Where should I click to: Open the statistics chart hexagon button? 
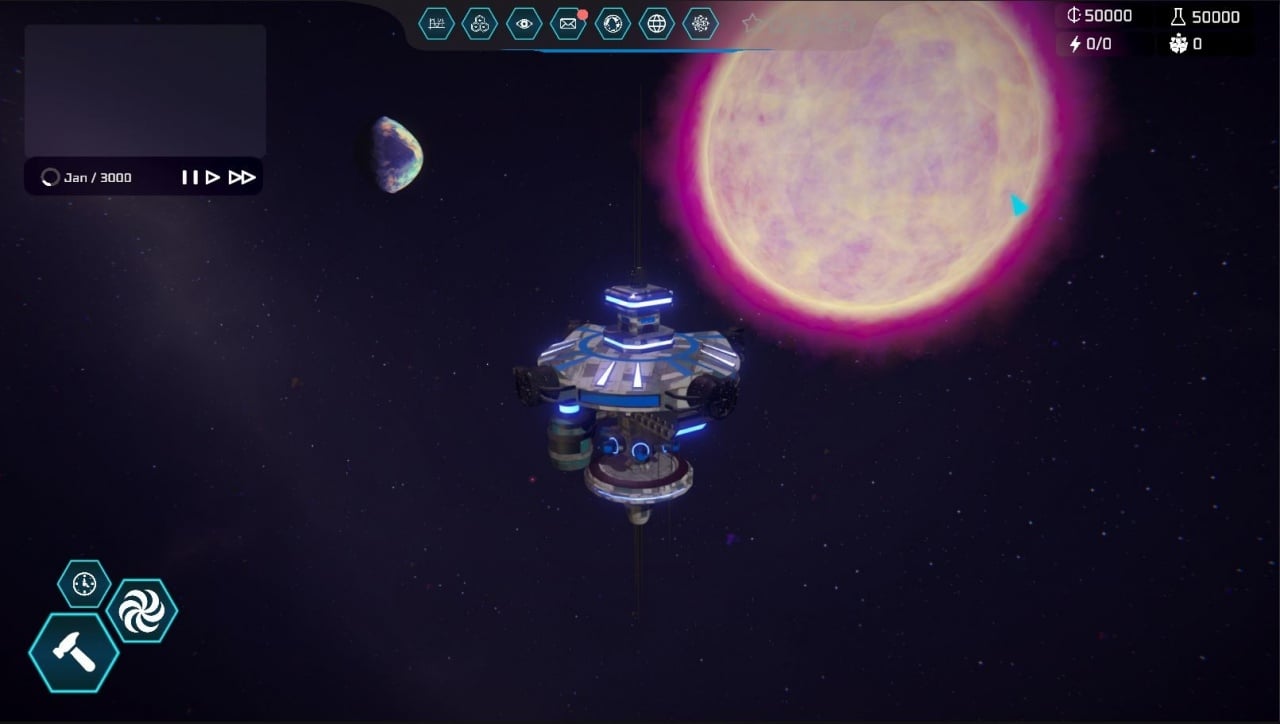pos(436,24)
